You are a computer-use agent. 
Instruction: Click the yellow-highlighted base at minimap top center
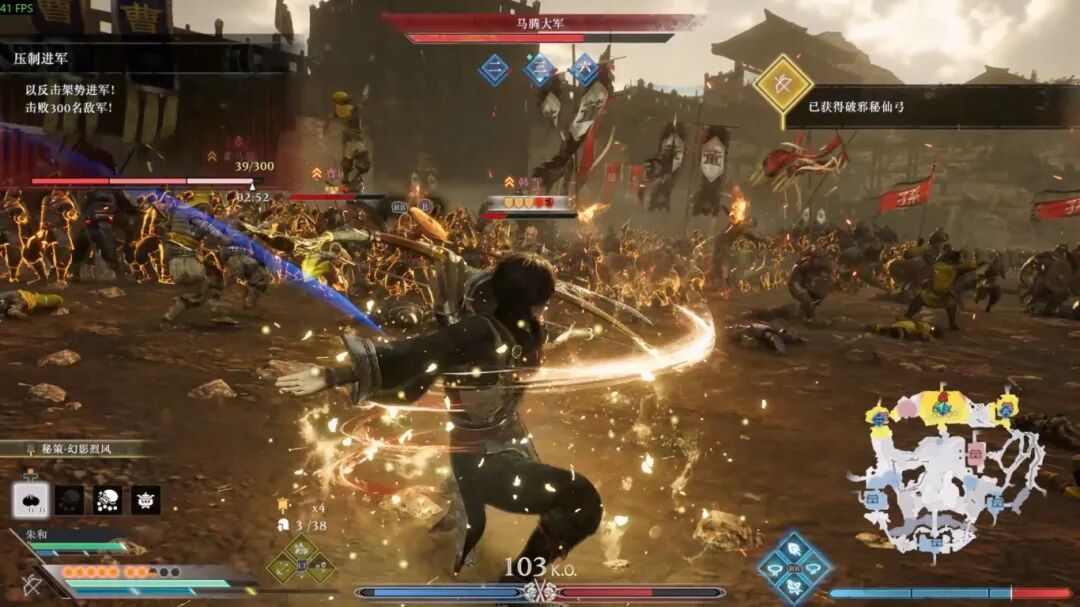(942, 406)
